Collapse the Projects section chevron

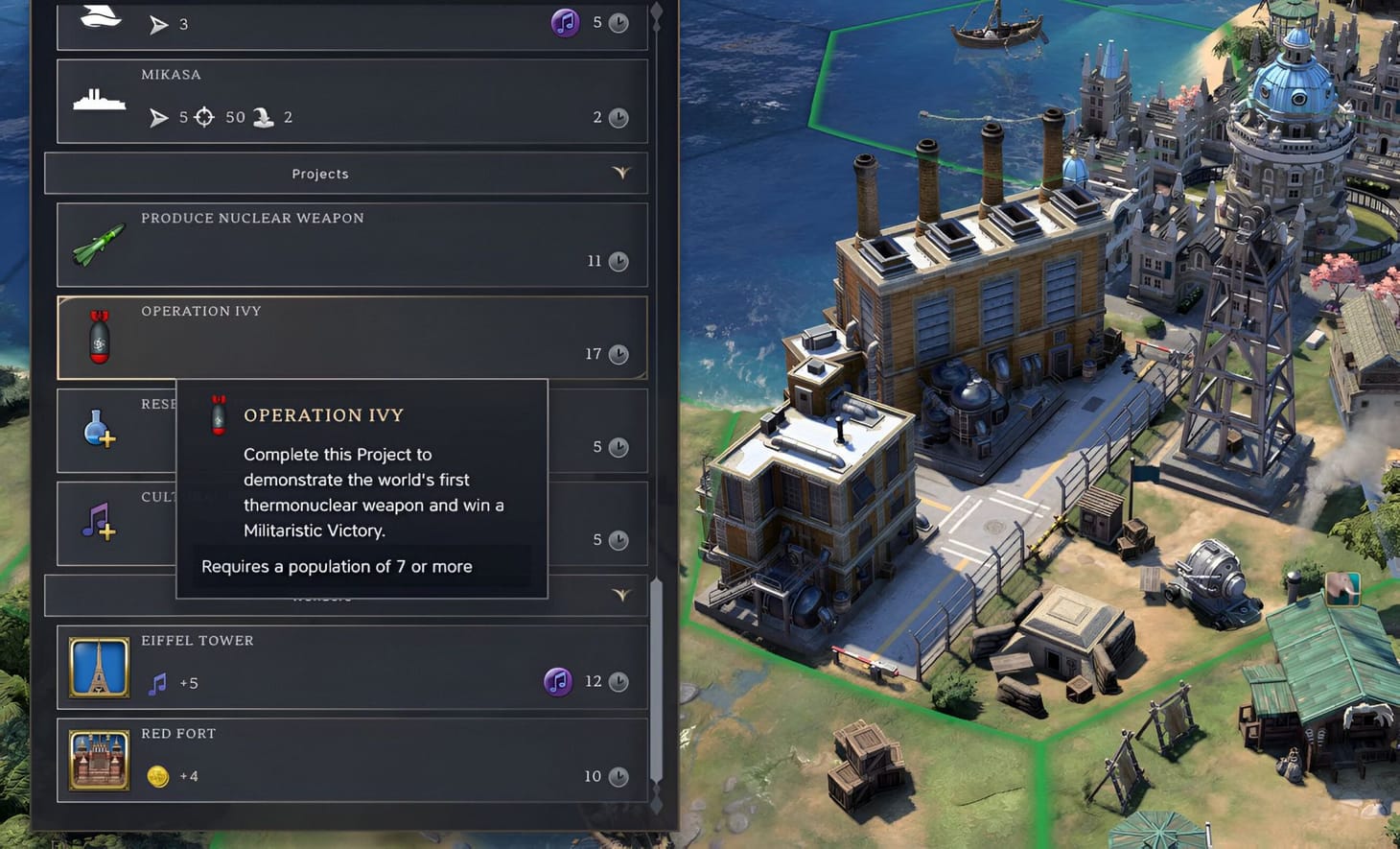(622, 174)
